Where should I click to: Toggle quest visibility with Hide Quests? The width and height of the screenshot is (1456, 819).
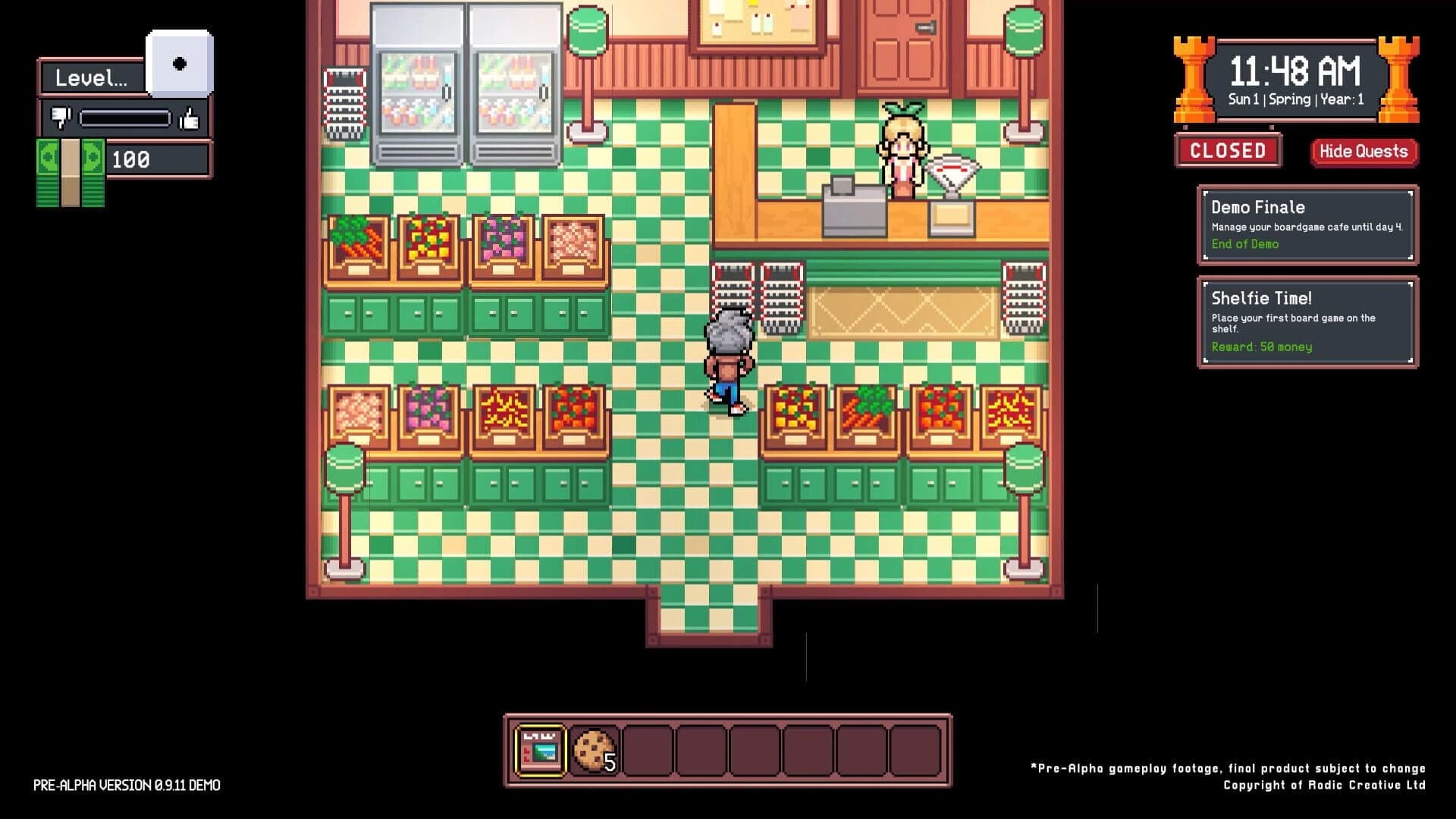click(x=1363, y=152)
